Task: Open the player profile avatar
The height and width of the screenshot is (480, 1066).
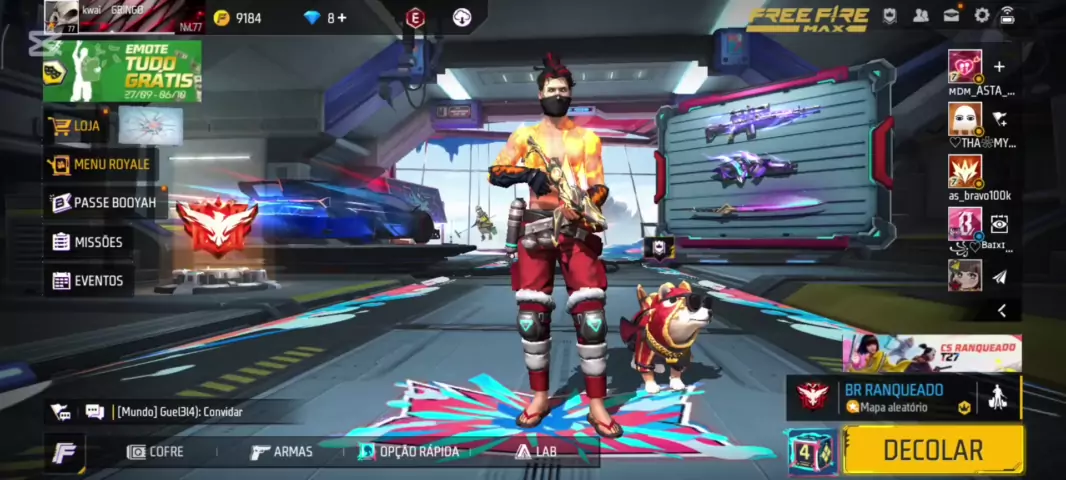Action: pos(61,17)
